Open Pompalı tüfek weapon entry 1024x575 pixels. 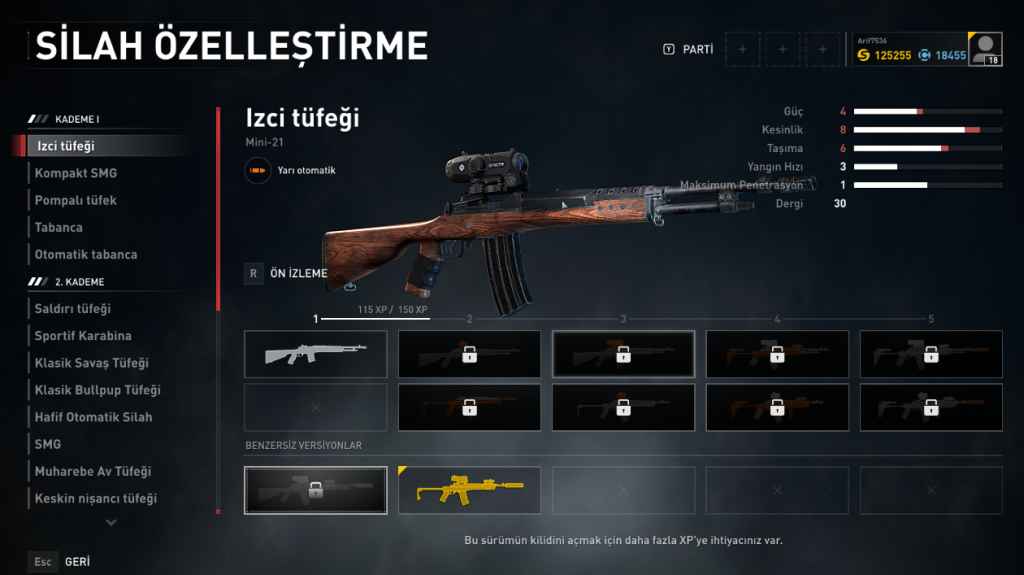(x=76, y=200)
